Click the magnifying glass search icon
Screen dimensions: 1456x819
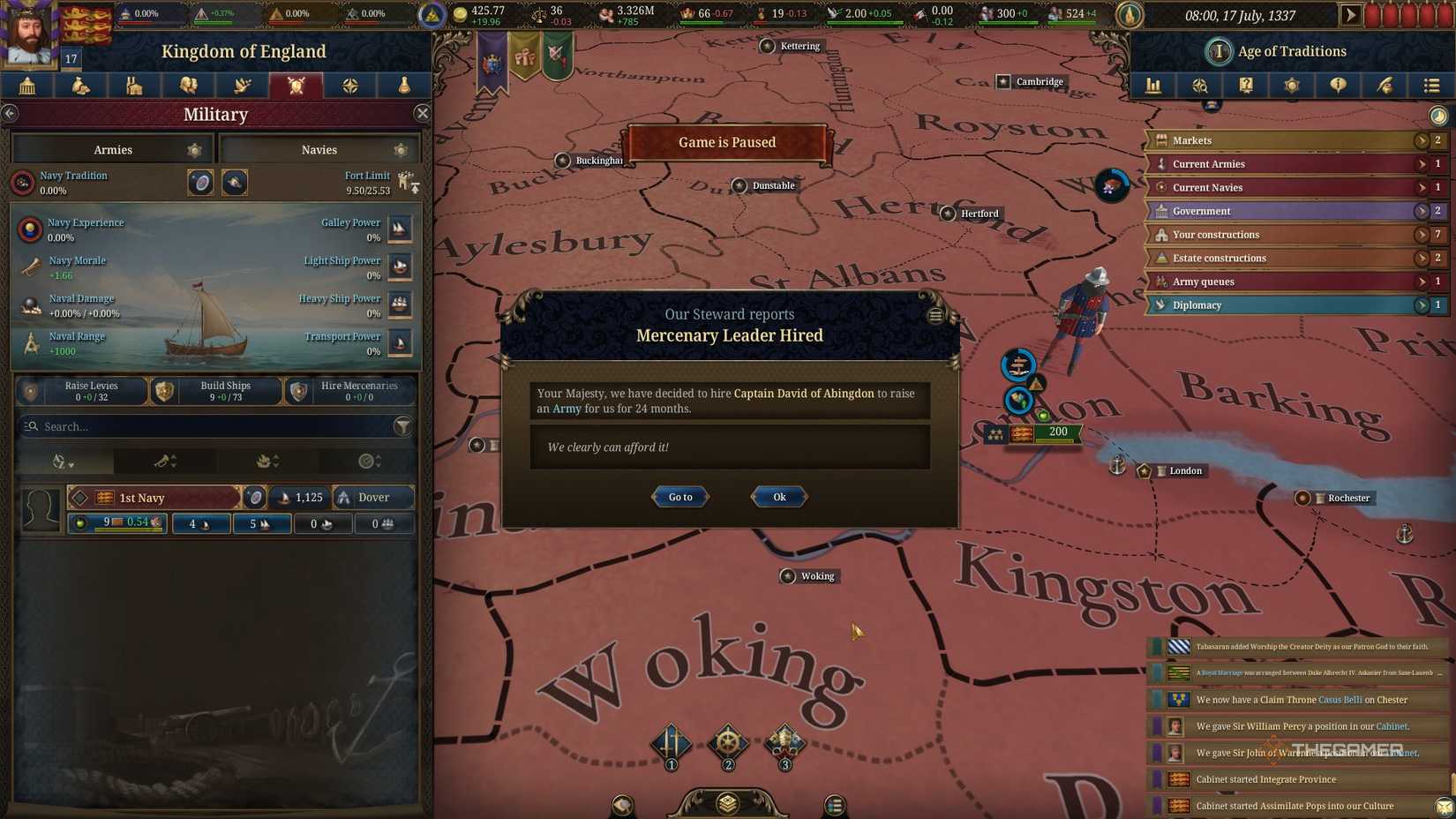pyautogui.click(x=1199, y=86)
